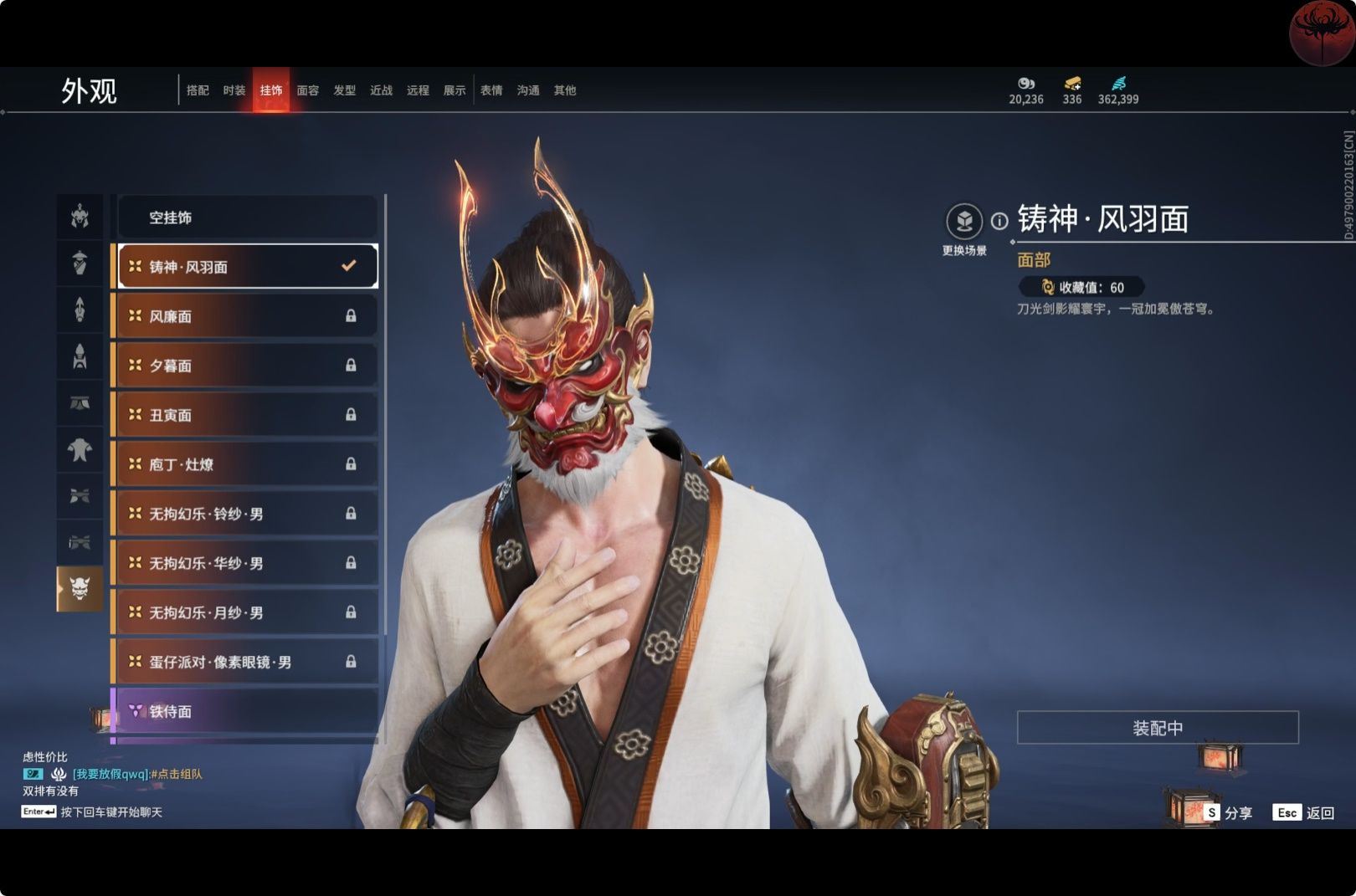Select the 面容 tab
This screenshot has height=896, width=1356.
tap(308, 90)
